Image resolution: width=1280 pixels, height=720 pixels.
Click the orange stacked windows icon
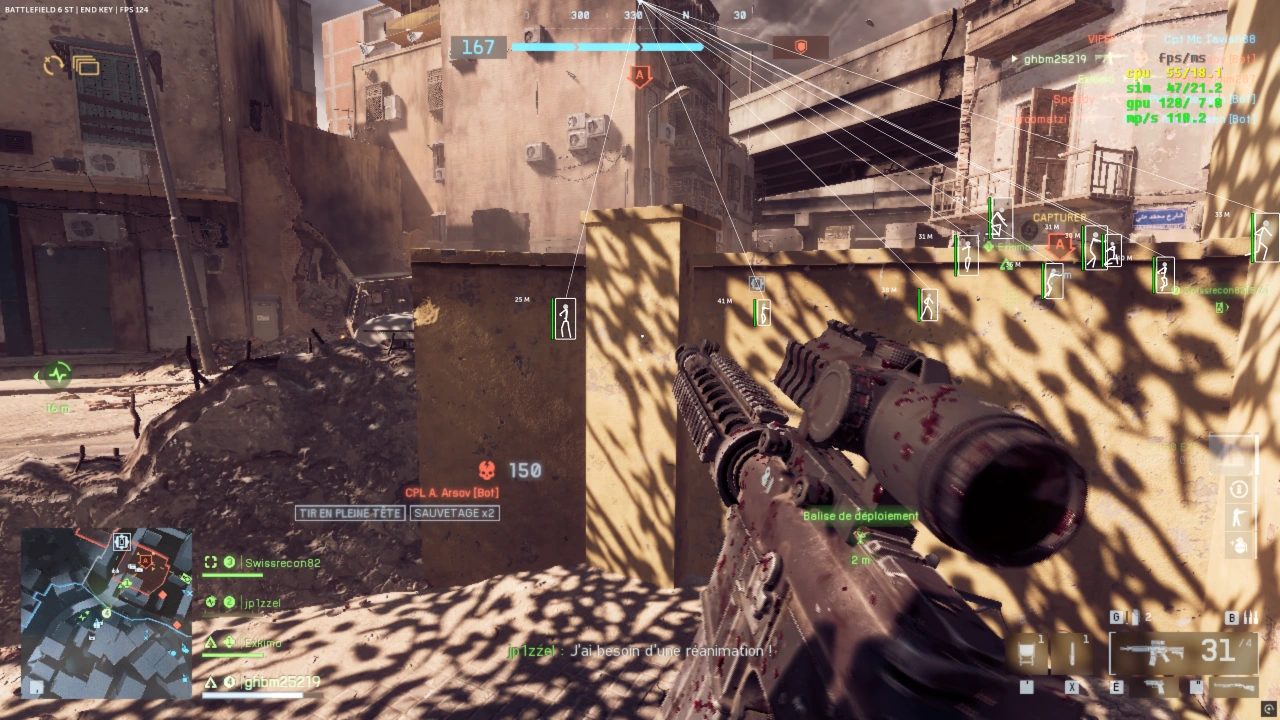[86, 66]
